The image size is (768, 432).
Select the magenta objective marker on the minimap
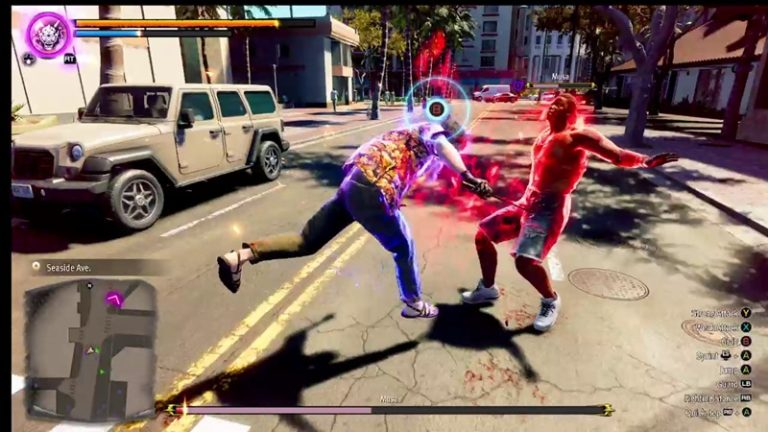(x=115, y=298)
